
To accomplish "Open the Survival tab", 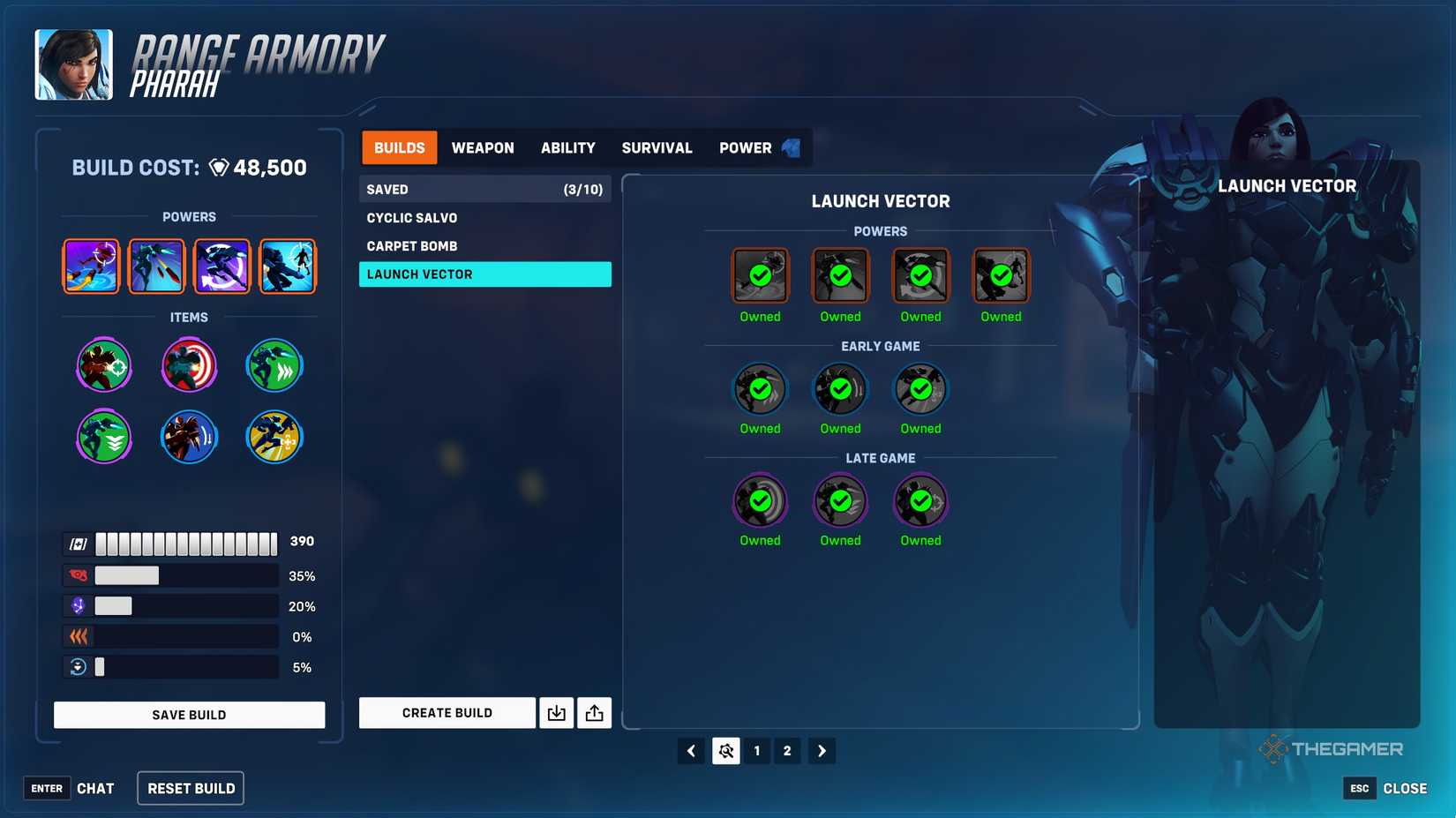I will pyautogui.click(x=657, y=147).
